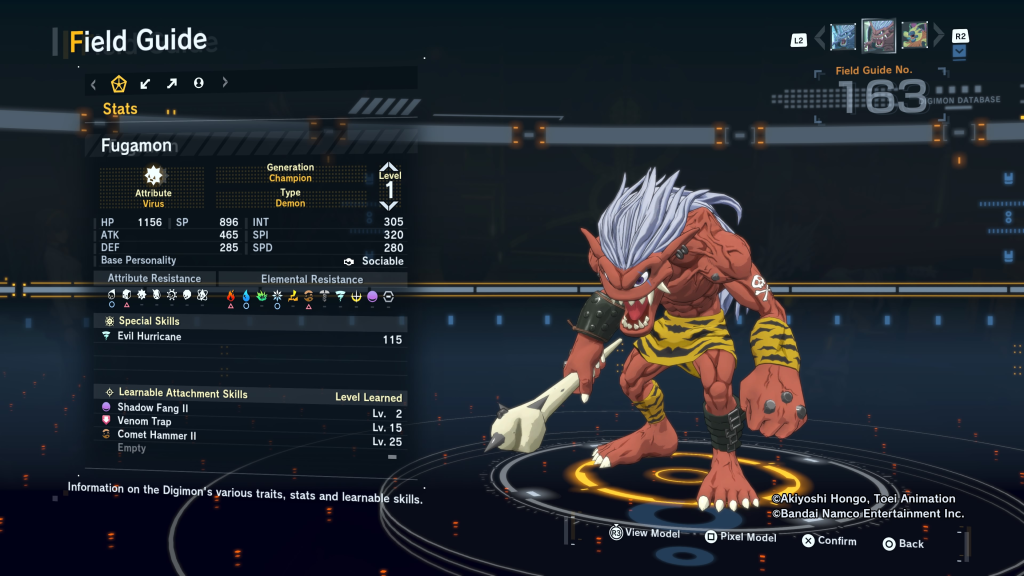
Task: Select the pentagon star Stats tab
Action: click(x=118, y=83)
